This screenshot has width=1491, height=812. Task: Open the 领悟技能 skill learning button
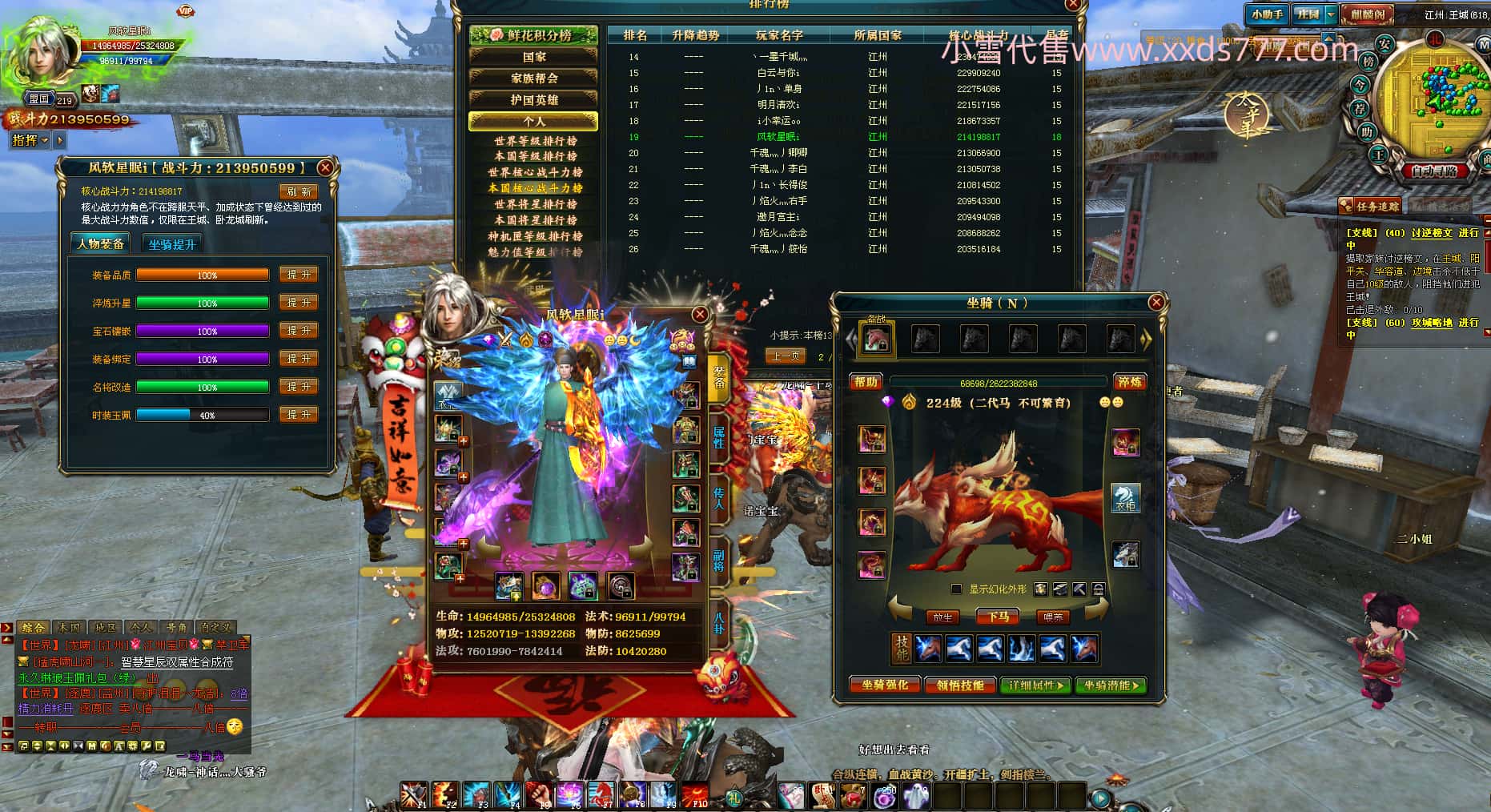959,685
